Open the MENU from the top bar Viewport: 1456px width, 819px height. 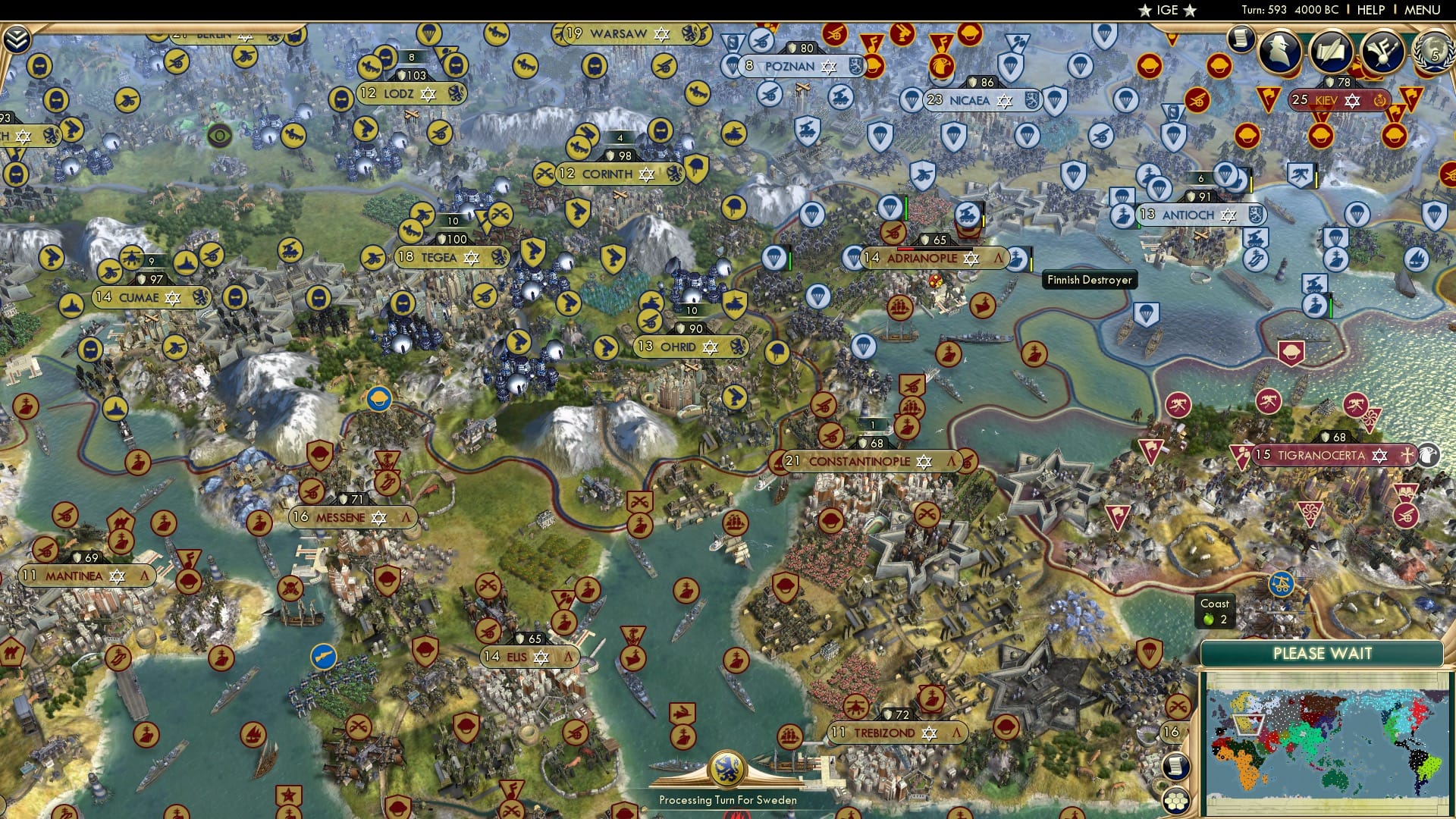click(1423, 9)
